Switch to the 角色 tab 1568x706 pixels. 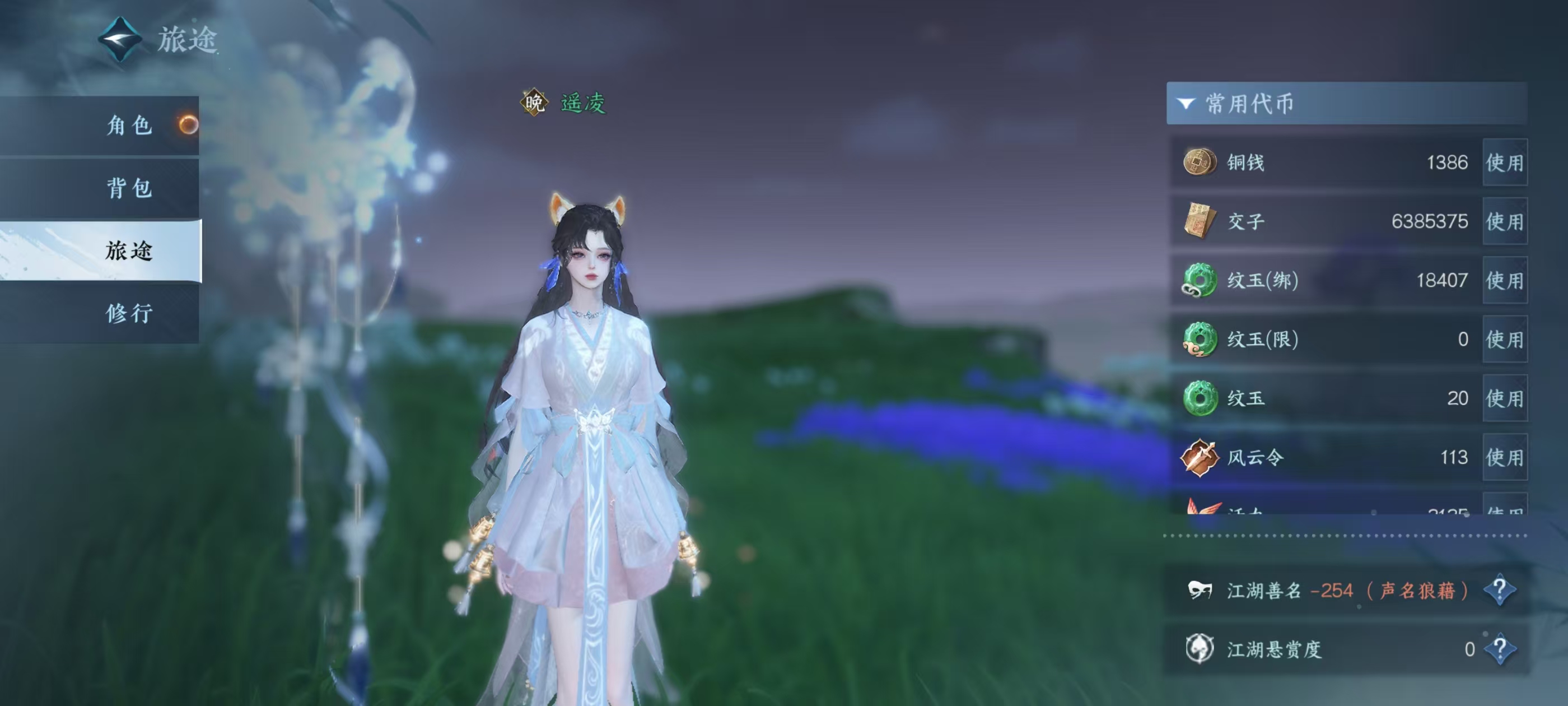click(129, 126)
